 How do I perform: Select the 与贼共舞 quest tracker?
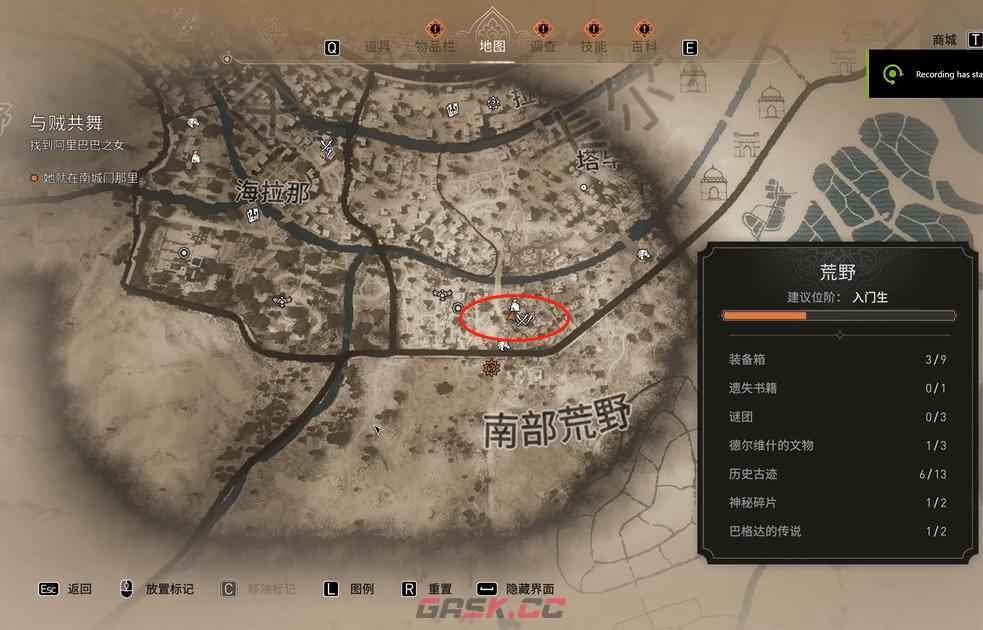[x=66, y=124]
